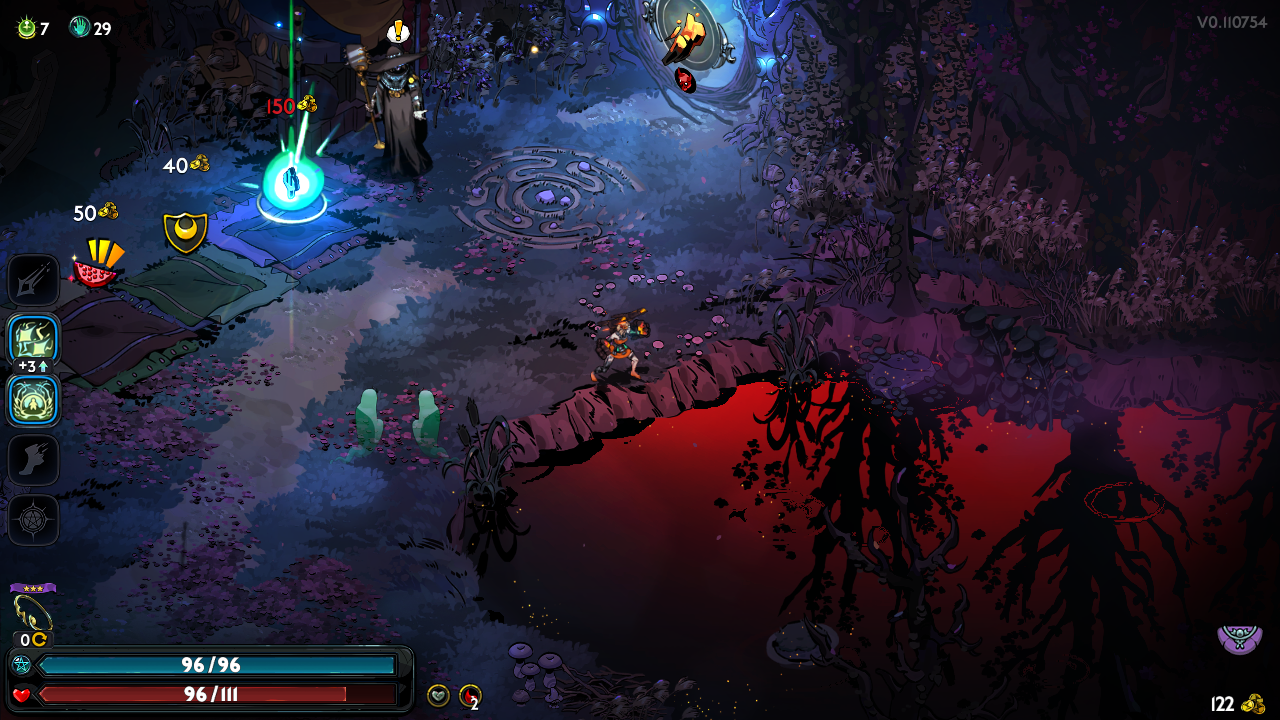Select the cast boon icon

point(34,400)
